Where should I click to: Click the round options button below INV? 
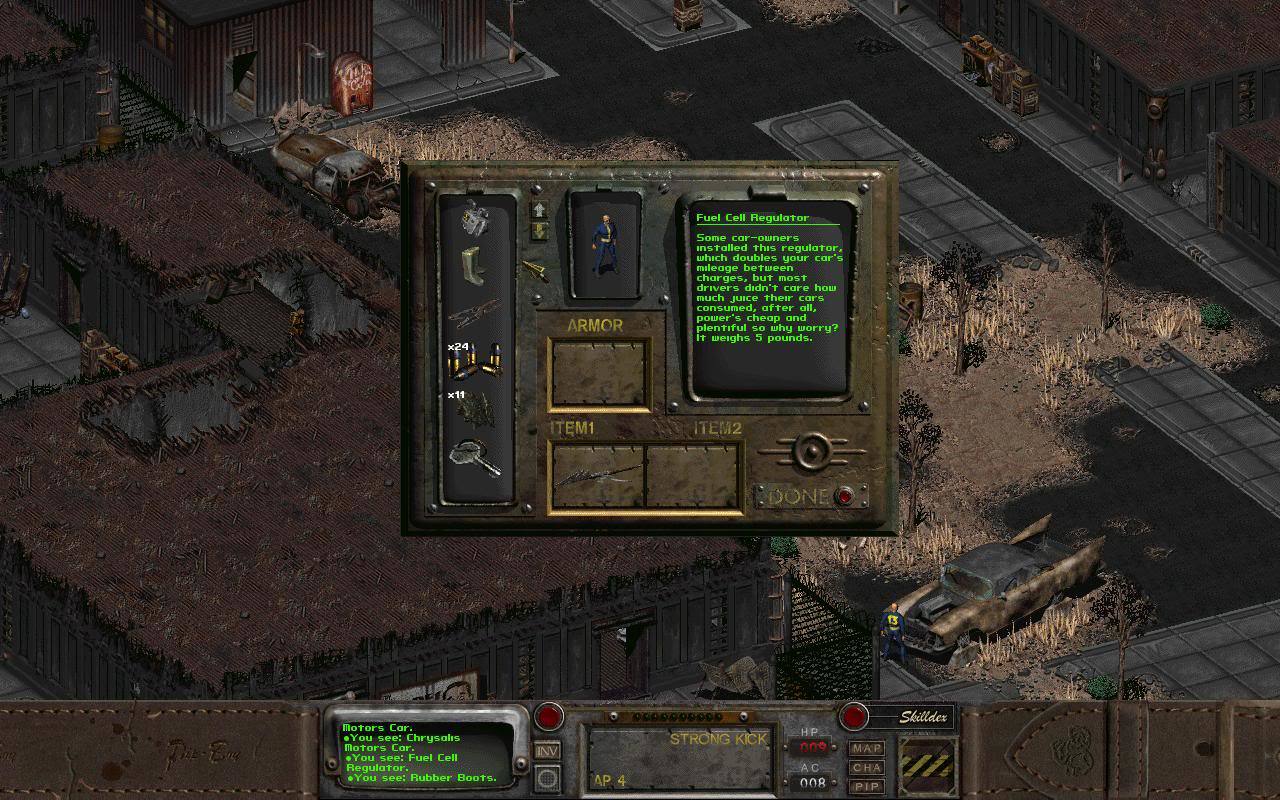pyautogui.click(x=547, y=777)
